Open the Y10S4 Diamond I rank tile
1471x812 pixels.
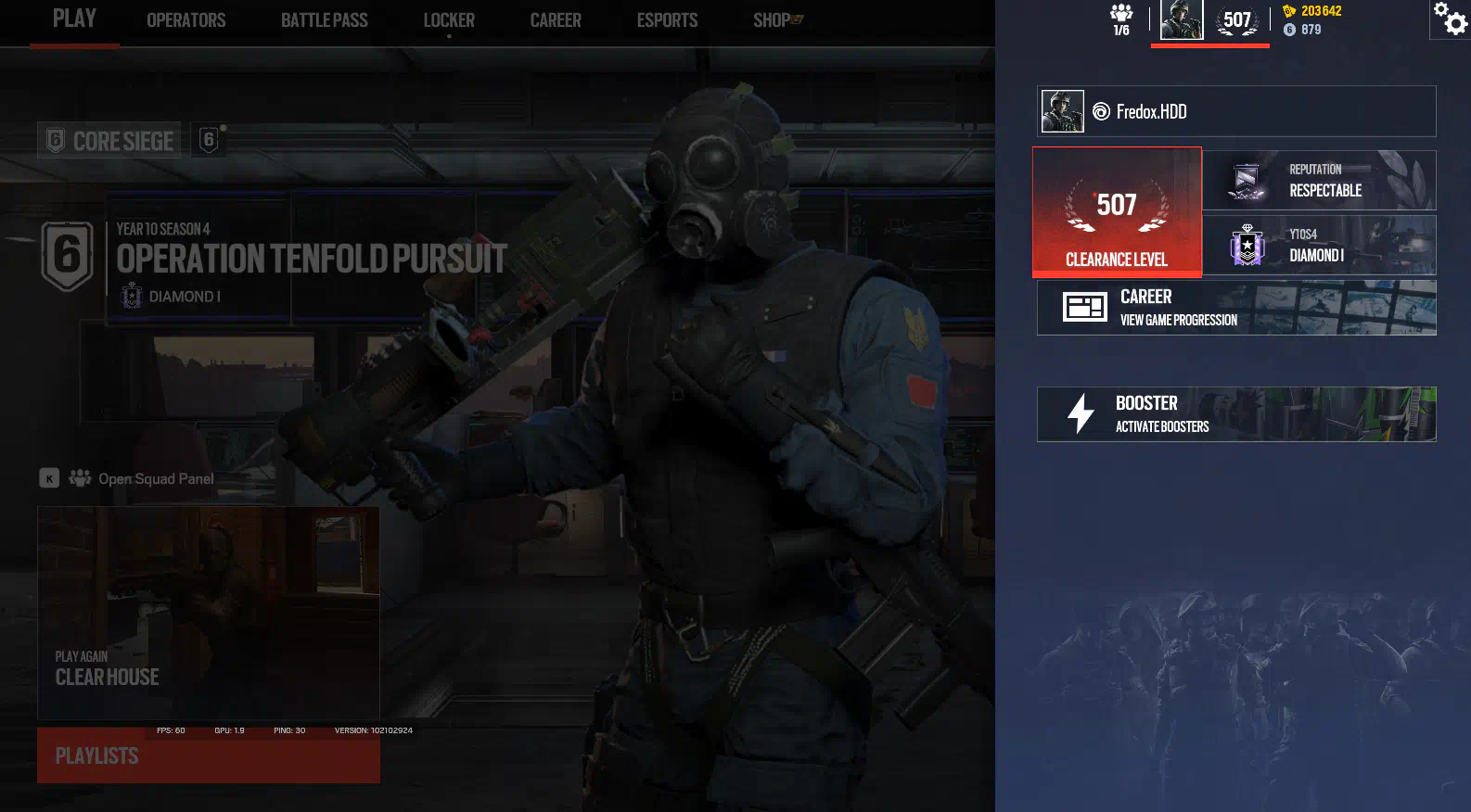click(x=1319, y=246)
